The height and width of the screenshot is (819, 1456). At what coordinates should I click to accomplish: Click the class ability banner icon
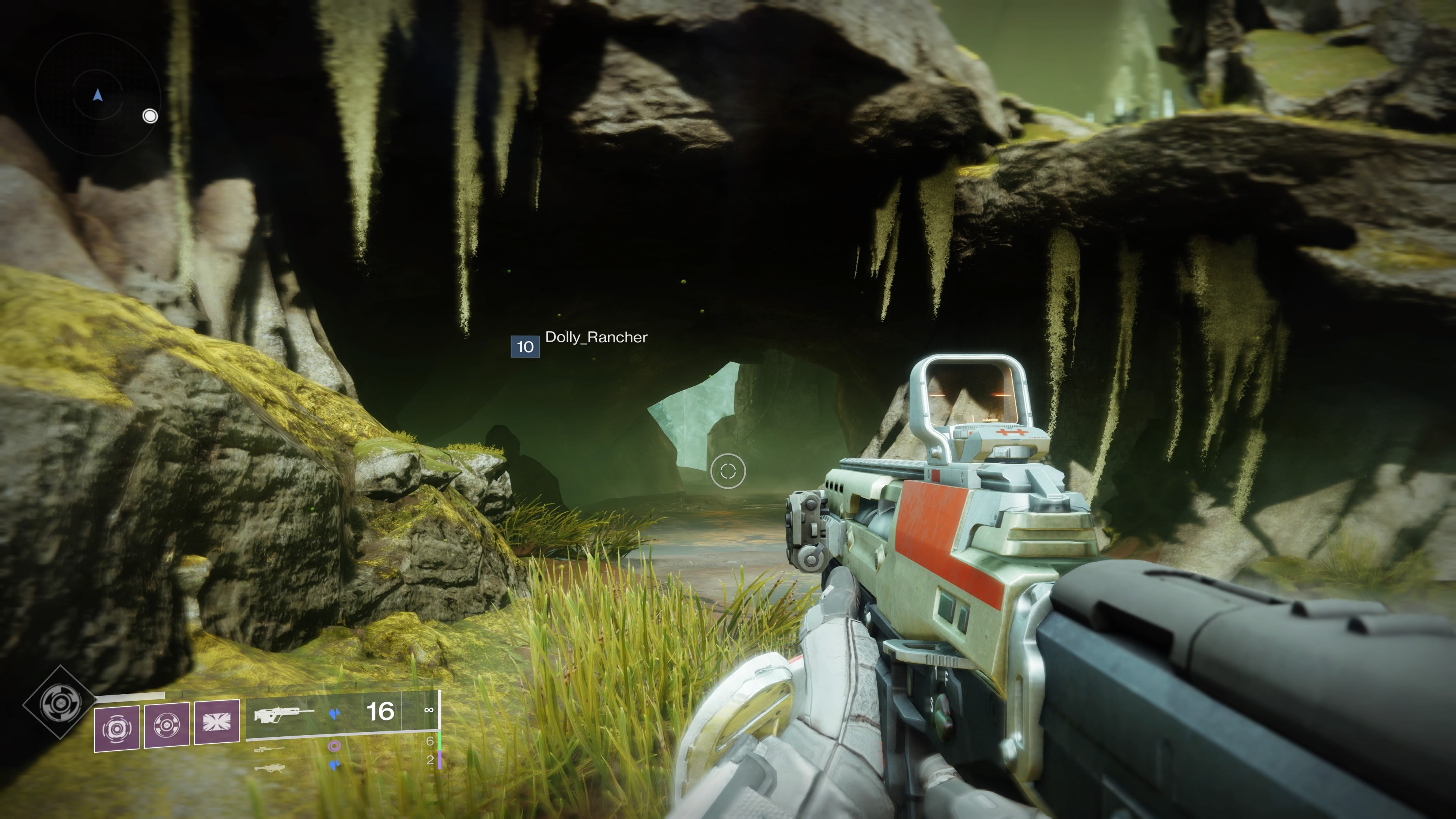(x=216, y=722)
